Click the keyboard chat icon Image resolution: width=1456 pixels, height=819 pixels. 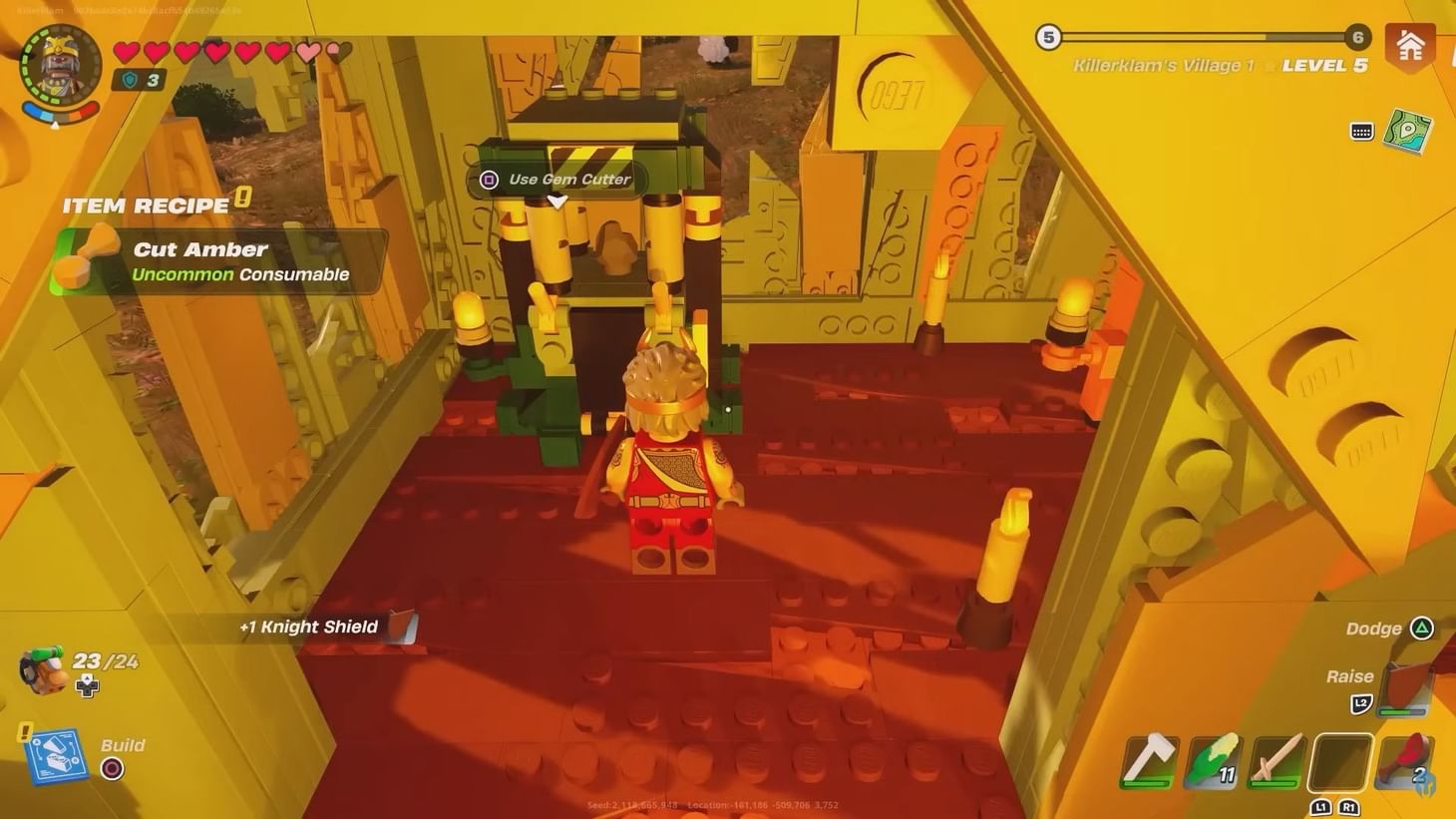pos(1362,131)
